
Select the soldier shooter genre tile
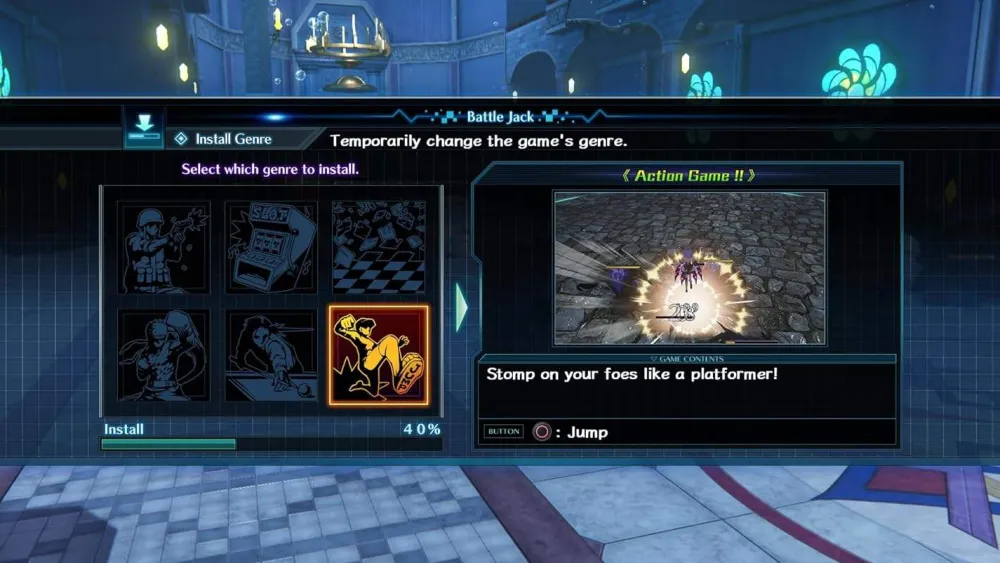point(165,247)
